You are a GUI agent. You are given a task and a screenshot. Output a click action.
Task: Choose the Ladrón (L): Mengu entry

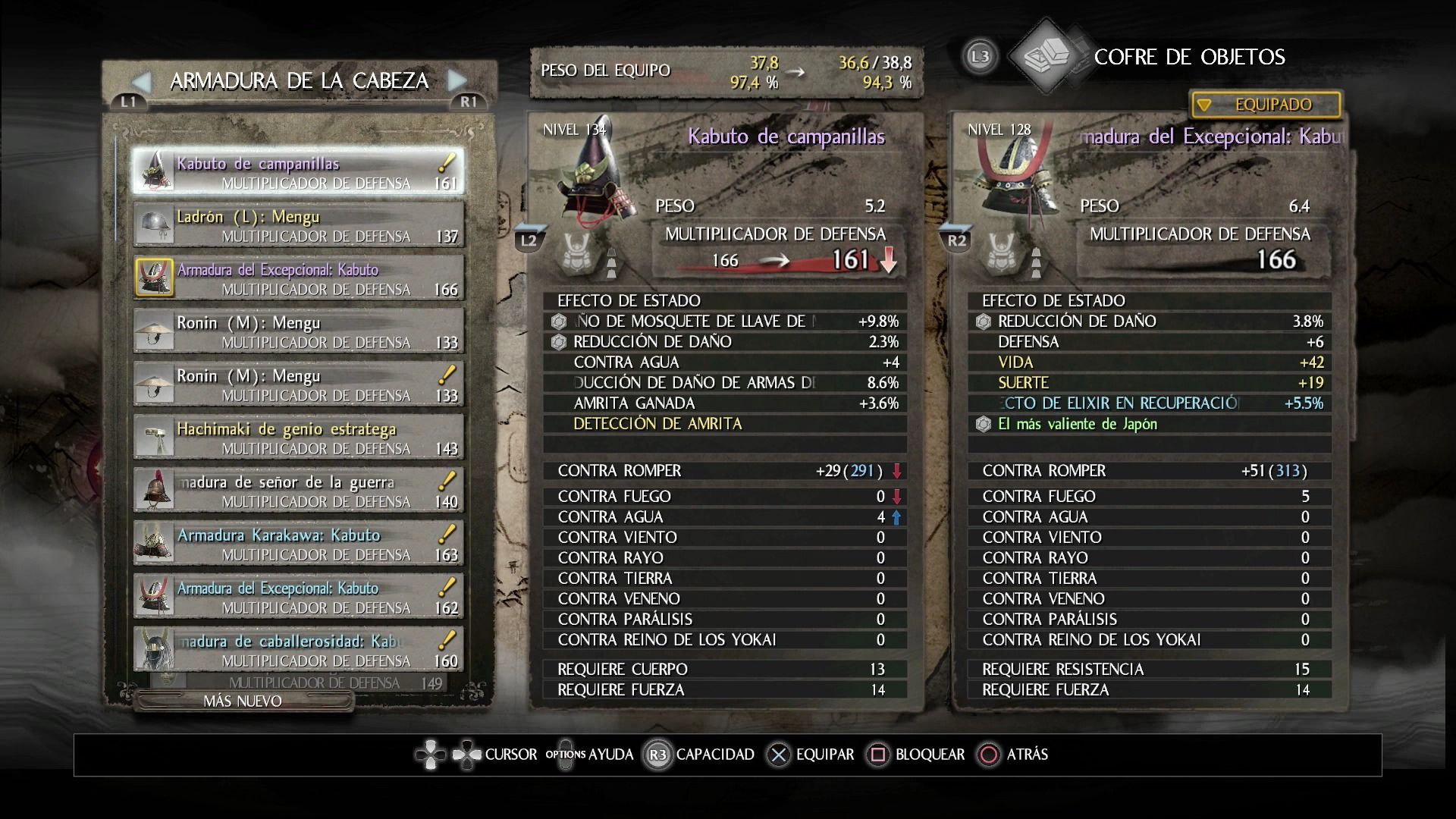coord(298,225)
